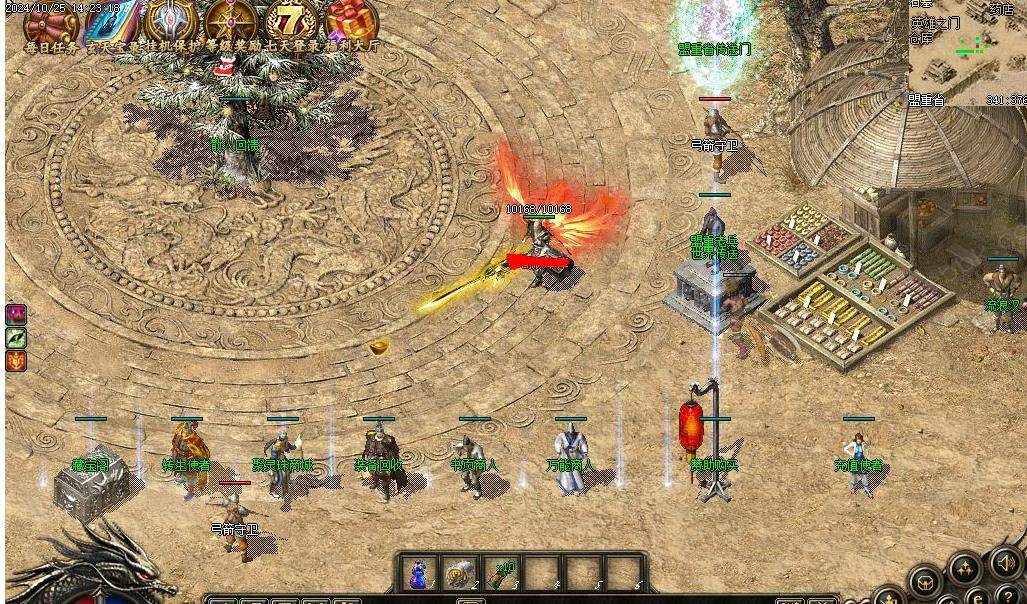
Task: Click the green feather buff icon
Action: (16, 338)
